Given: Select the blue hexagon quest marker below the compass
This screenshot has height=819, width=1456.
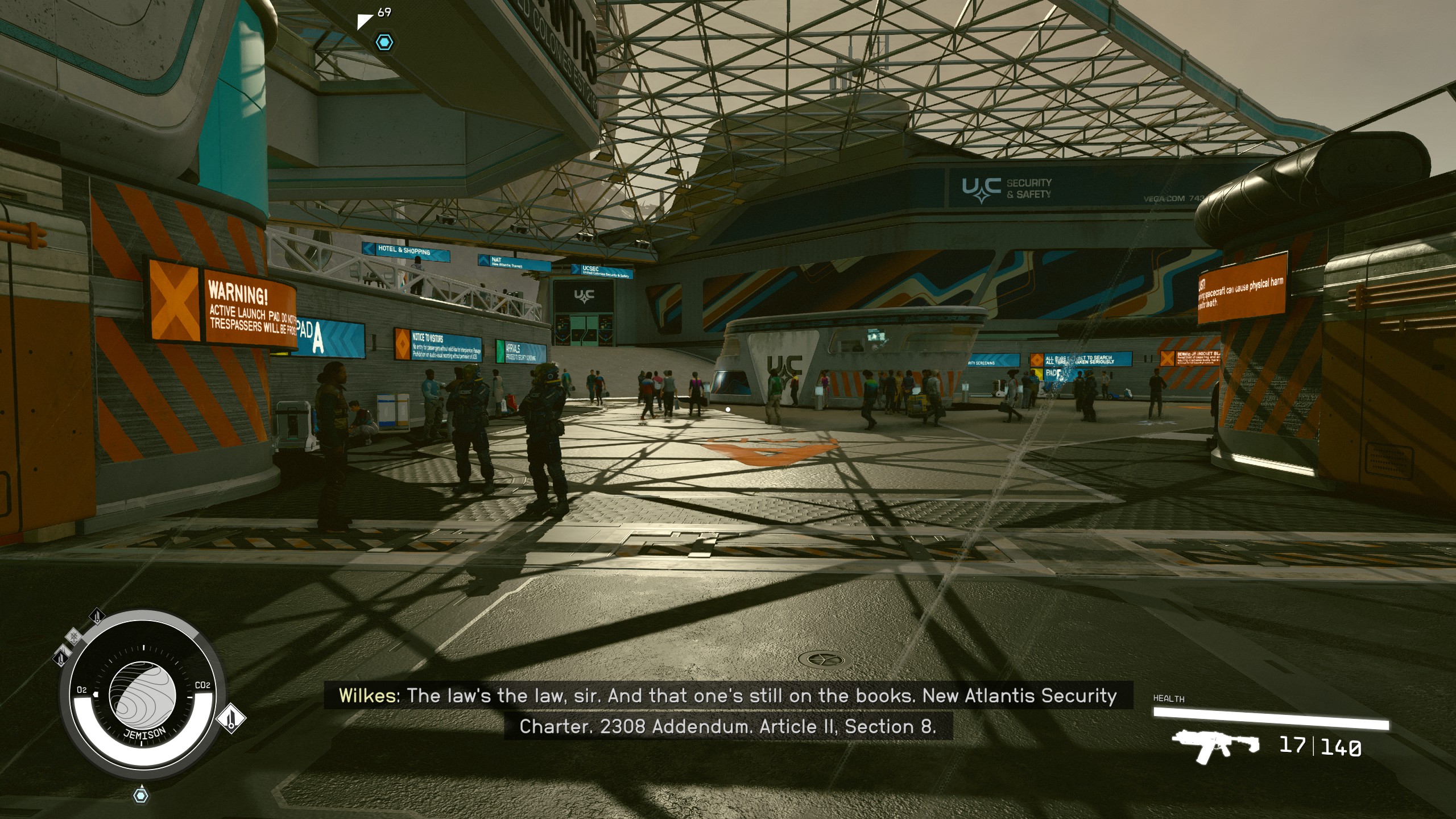Looking at the screenshot, I should point(141,795).
